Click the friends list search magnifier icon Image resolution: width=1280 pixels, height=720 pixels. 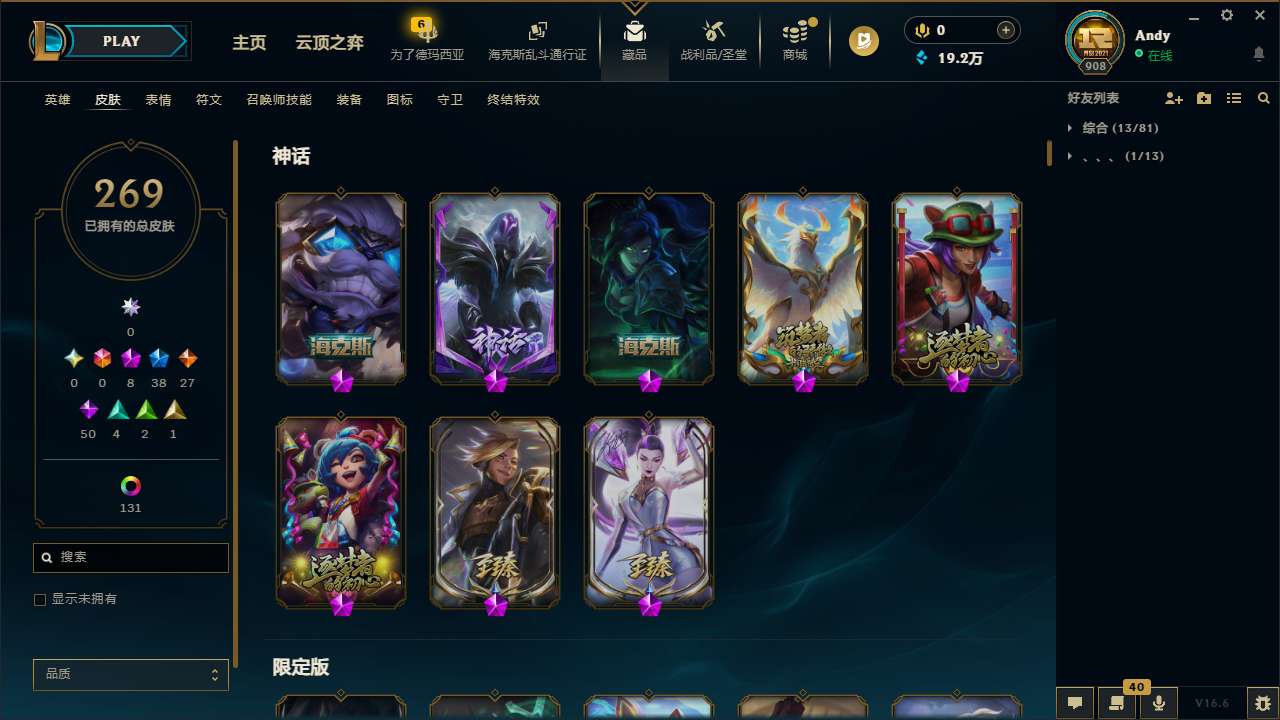pyautogui.click(x=1264, y=98)
